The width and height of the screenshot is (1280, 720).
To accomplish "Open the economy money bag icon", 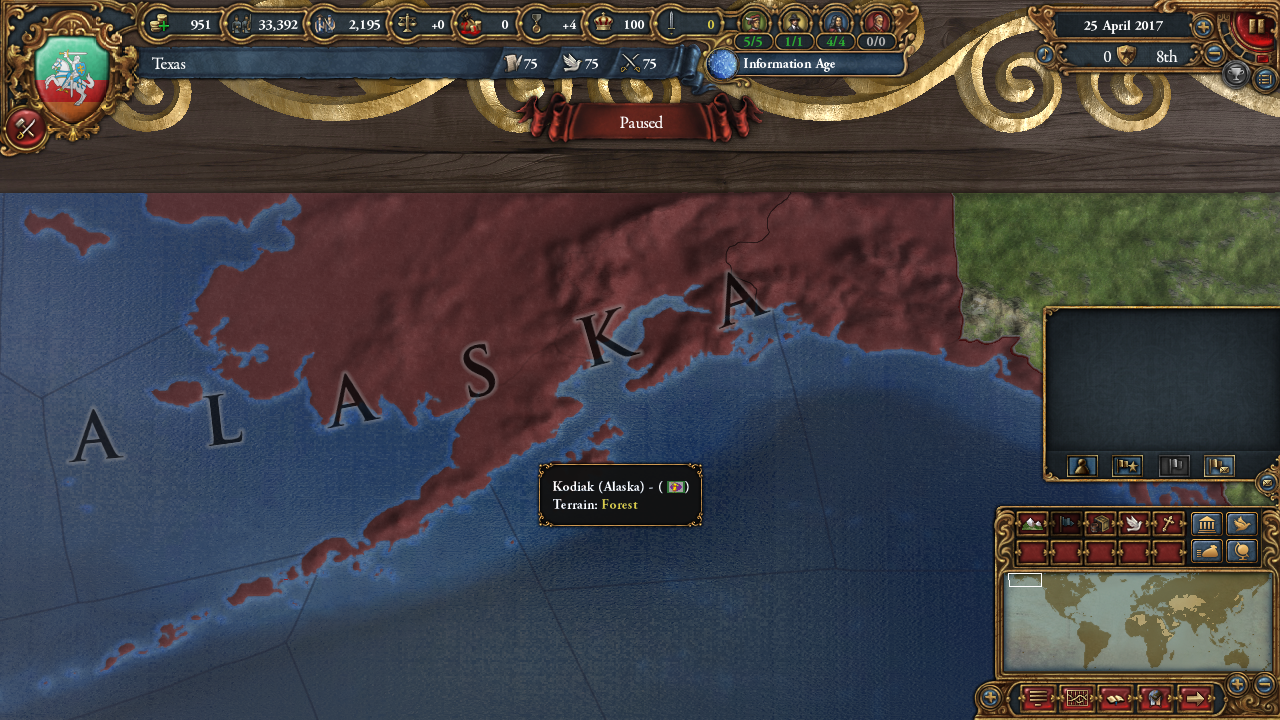I will [x=1207, y=549].
